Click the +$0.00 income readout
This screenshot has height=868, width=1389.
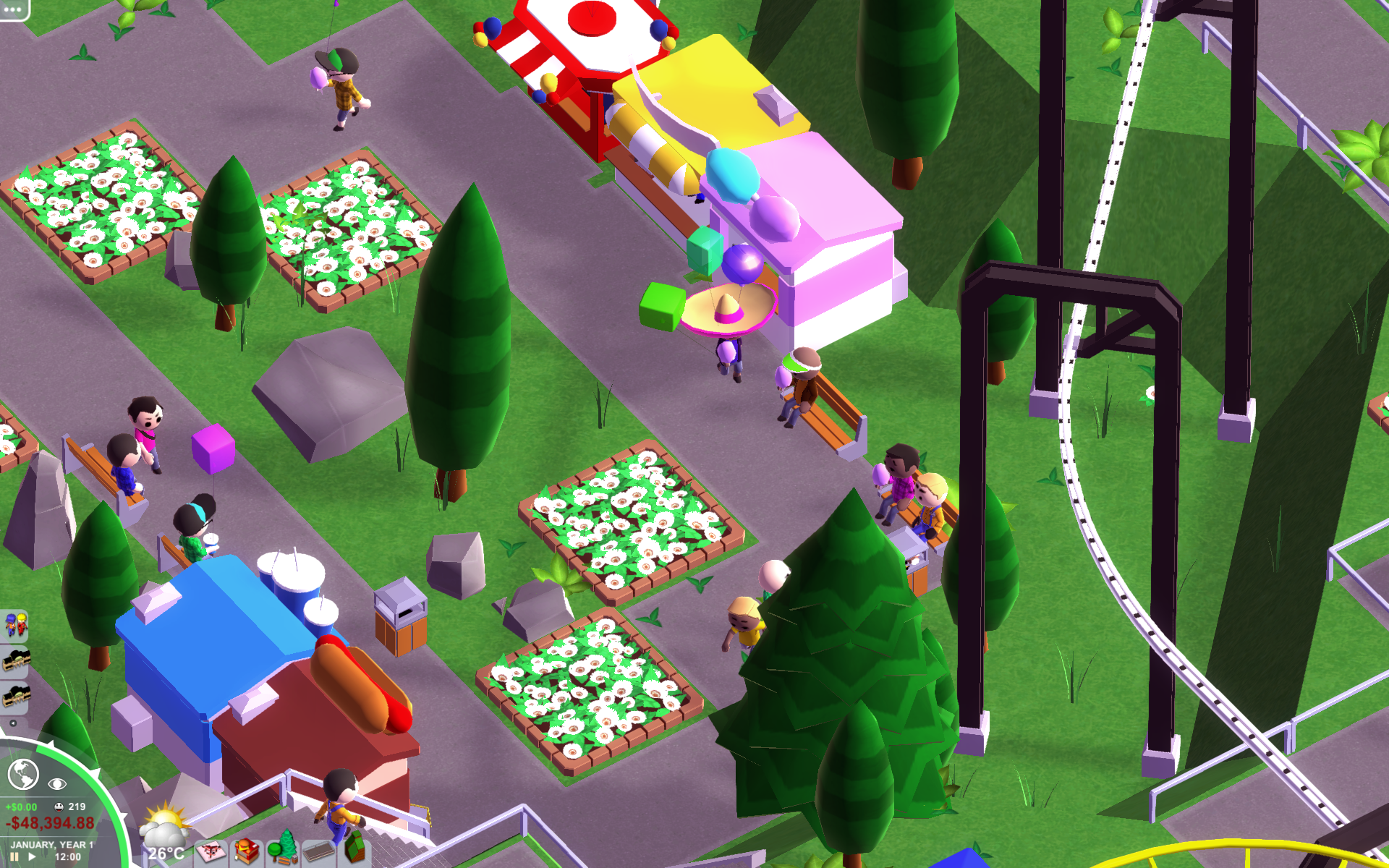[21, 806]
